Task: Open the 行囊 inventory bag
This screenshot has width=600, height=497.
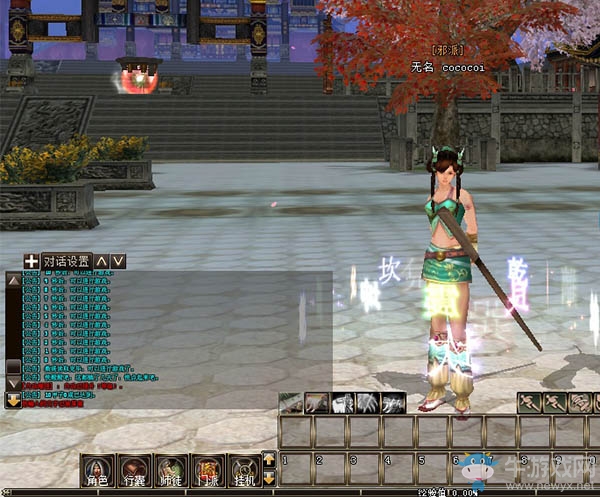Action: click(x=134, y=469)
